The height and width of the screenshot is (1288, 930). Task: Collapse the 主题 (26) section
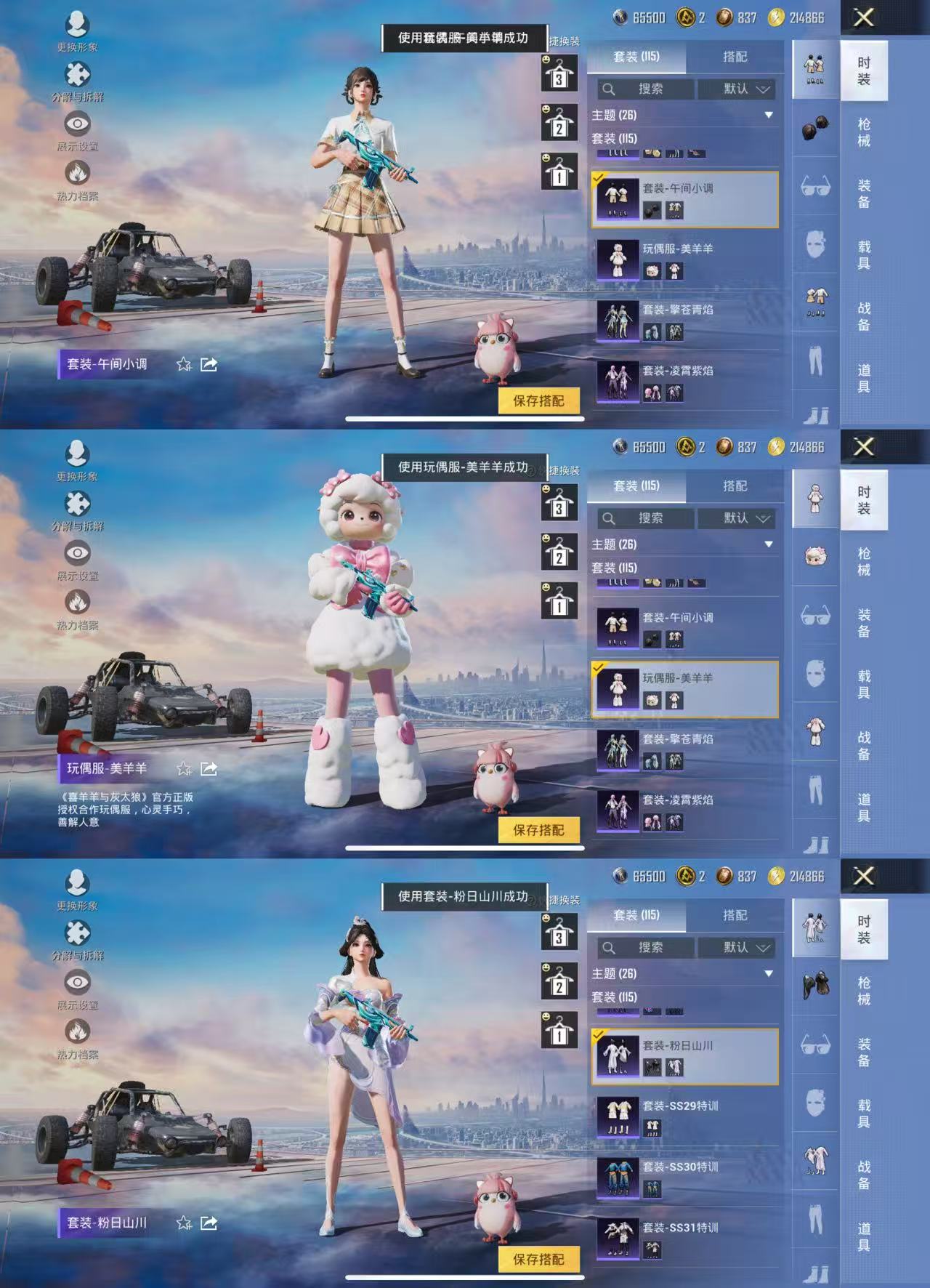pyautogui.click(x=769, y=116)
